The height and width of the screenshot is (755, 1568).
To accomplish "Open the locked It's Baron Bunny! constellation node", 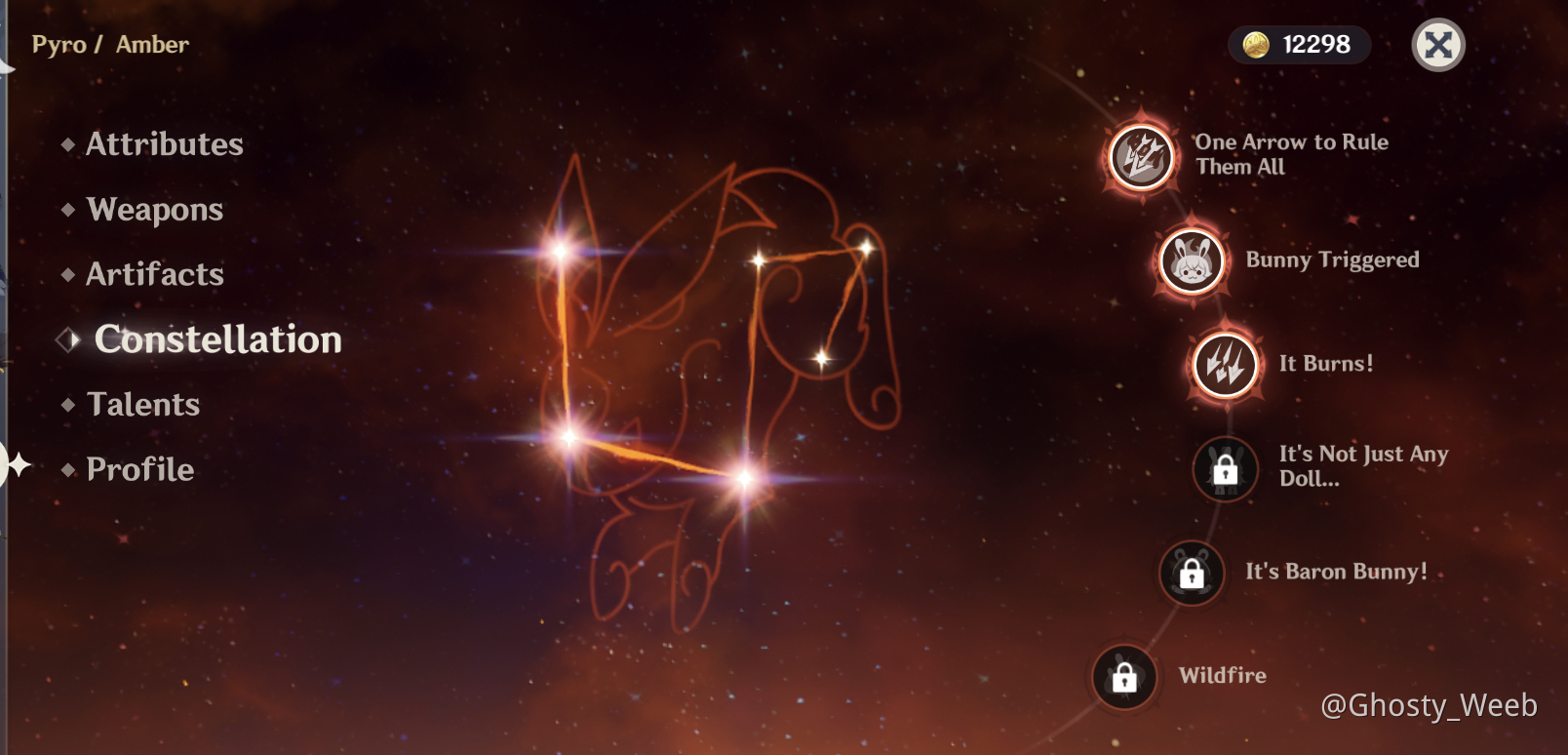I will [x=1192, y=573].
